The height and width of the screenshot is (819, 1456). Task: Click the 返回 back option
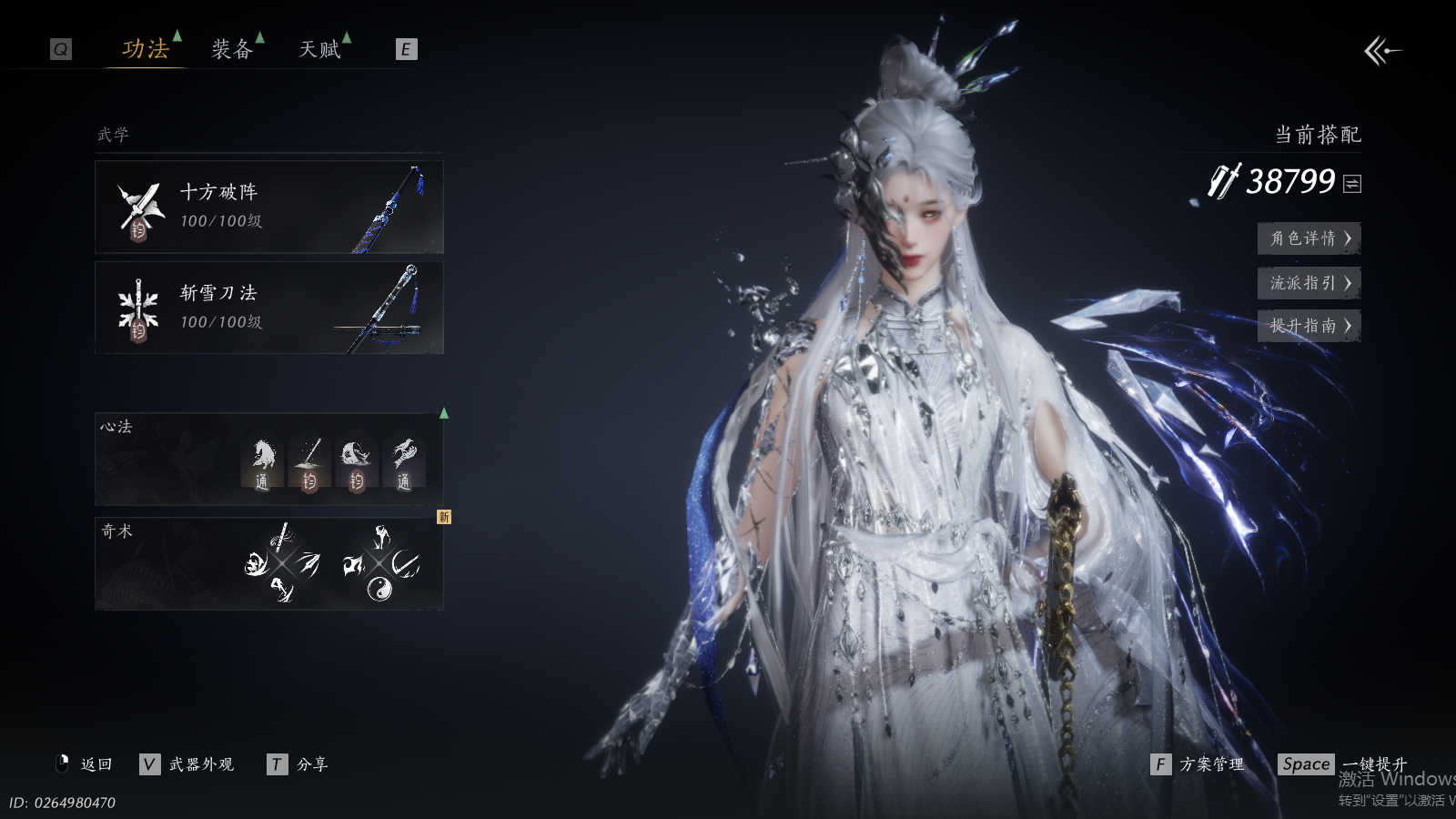tap(86, 764)
